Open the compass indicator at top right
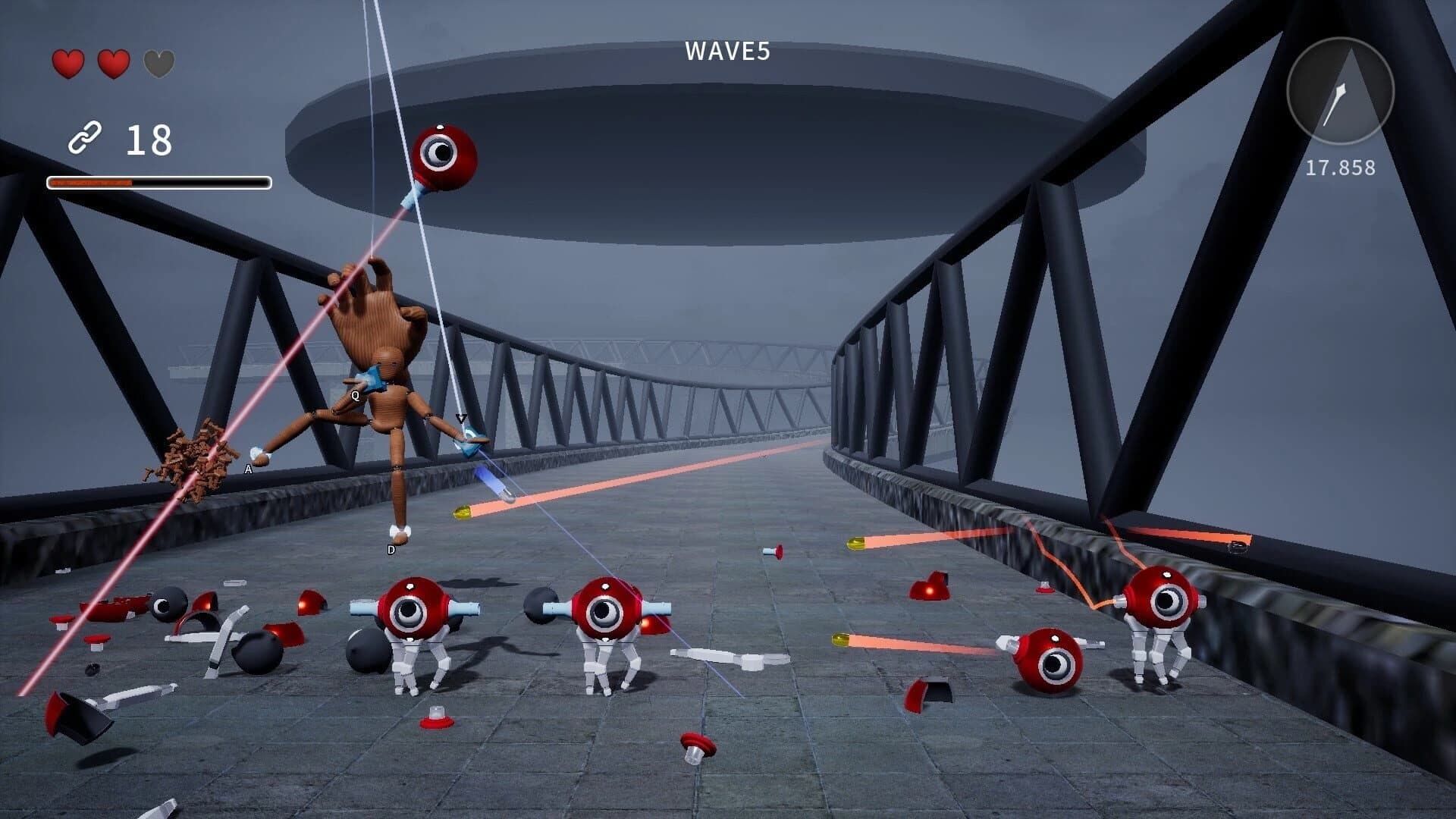The height and width of the screenshot is (819, 1456). 1339,89
